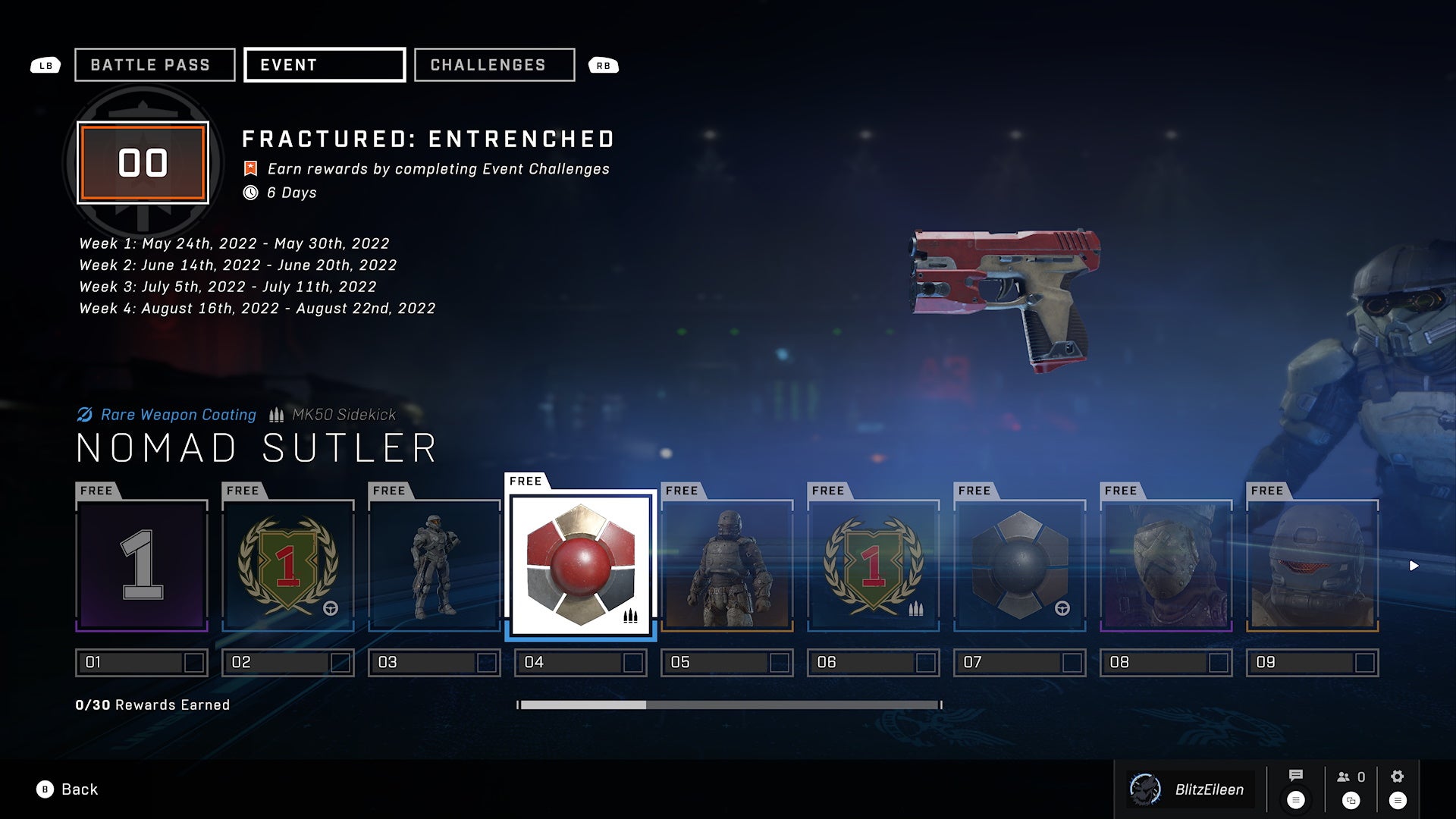This screenshot has height=819, width=1456.
Task: Switch to the Battle Pass tab
Action: pos(154,64)
